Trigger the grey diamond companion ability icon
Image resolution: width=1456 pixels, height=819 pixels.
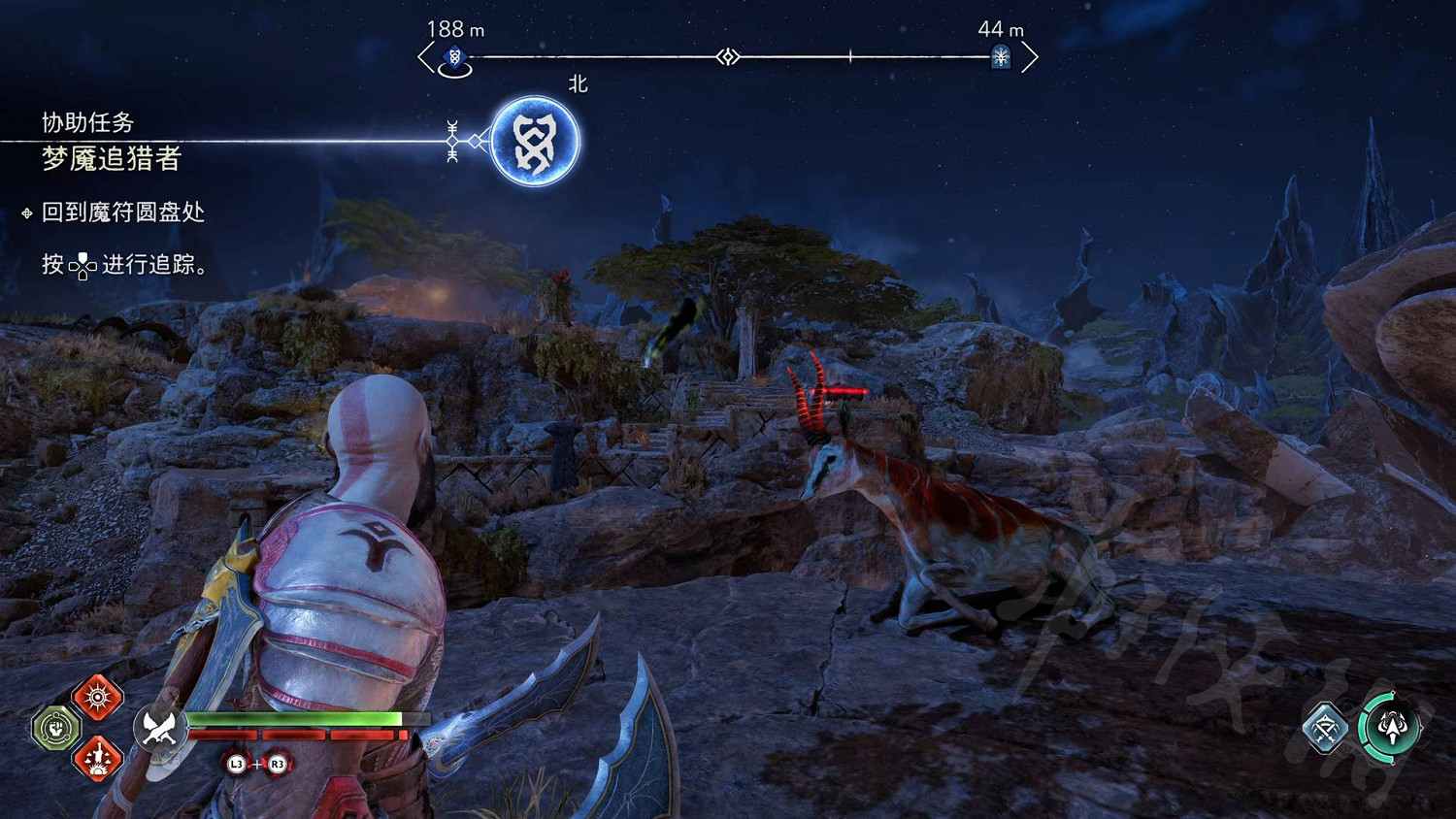(1325, 728)
